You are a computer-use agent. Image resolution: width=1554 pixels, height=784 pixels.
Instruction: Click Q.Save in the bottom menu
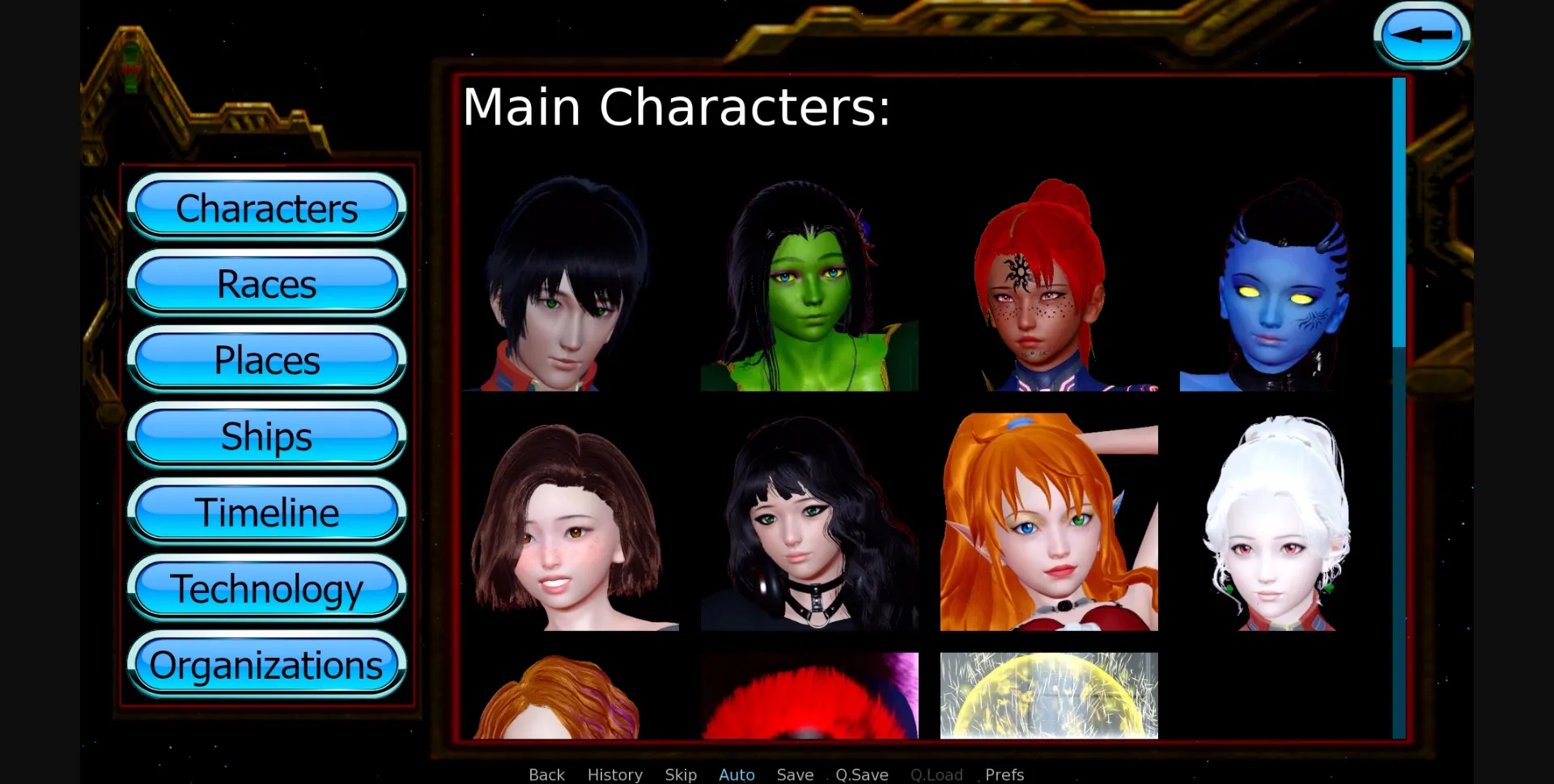[x=861, y=773]
